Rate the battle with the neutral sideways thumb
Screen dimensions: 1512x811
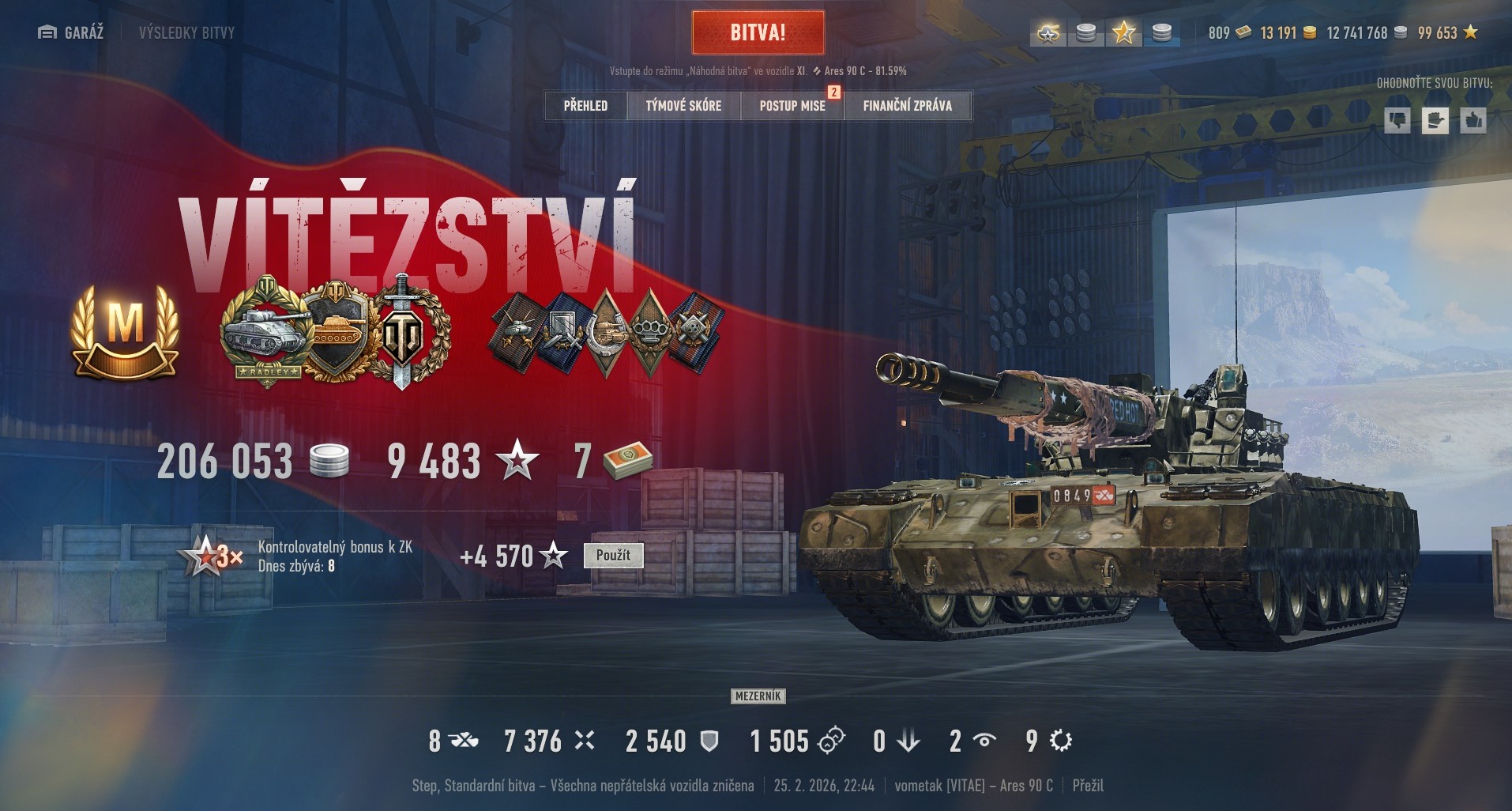coord(1435,120)
